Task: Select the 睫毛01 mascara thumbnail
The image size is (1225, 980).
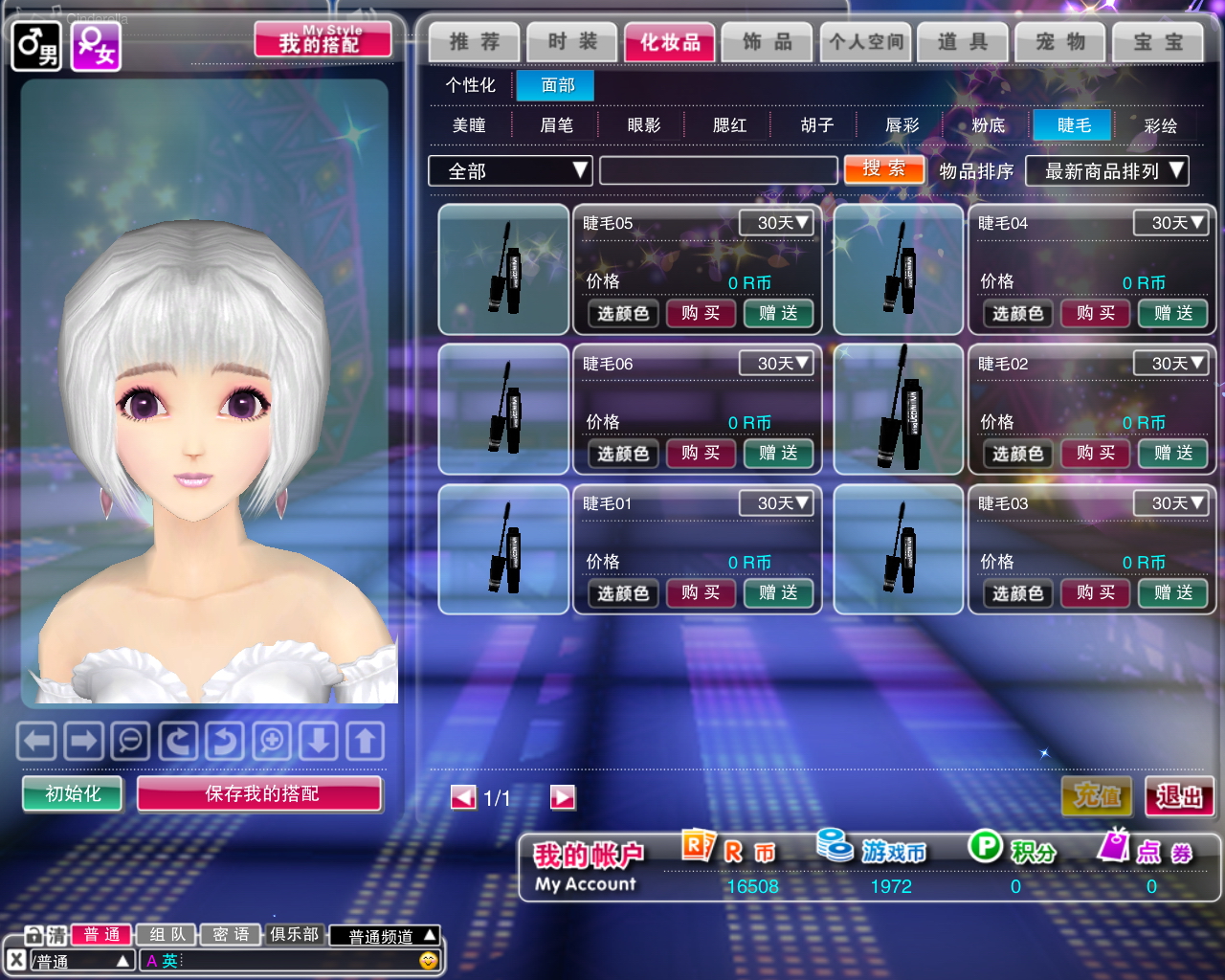Action: click(x=503, y=548)
